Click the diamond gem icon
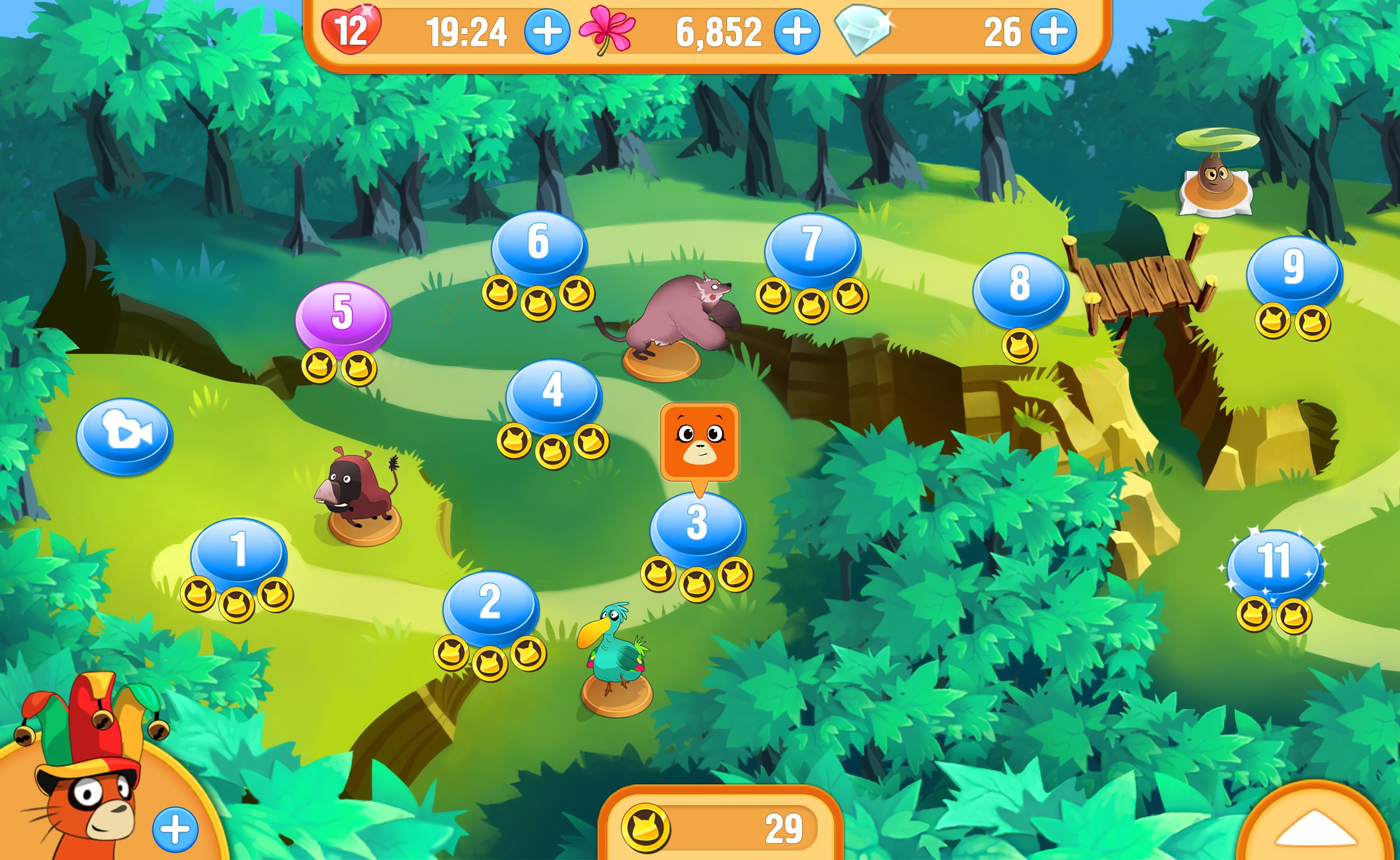The height and width of the screenshot is (860, 1400). click(x=862, y=30)
